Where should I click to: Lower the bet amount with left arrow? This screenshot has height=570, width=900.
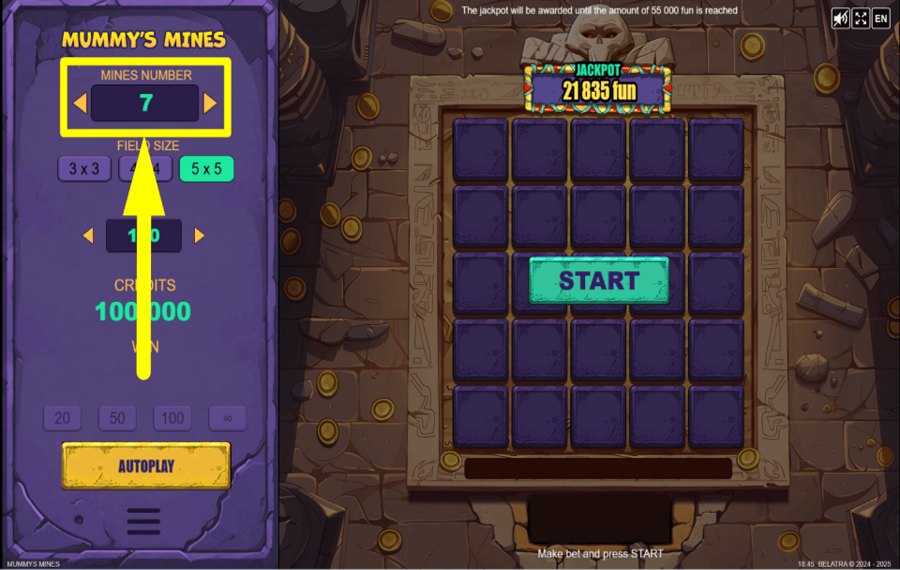[88, 236]
